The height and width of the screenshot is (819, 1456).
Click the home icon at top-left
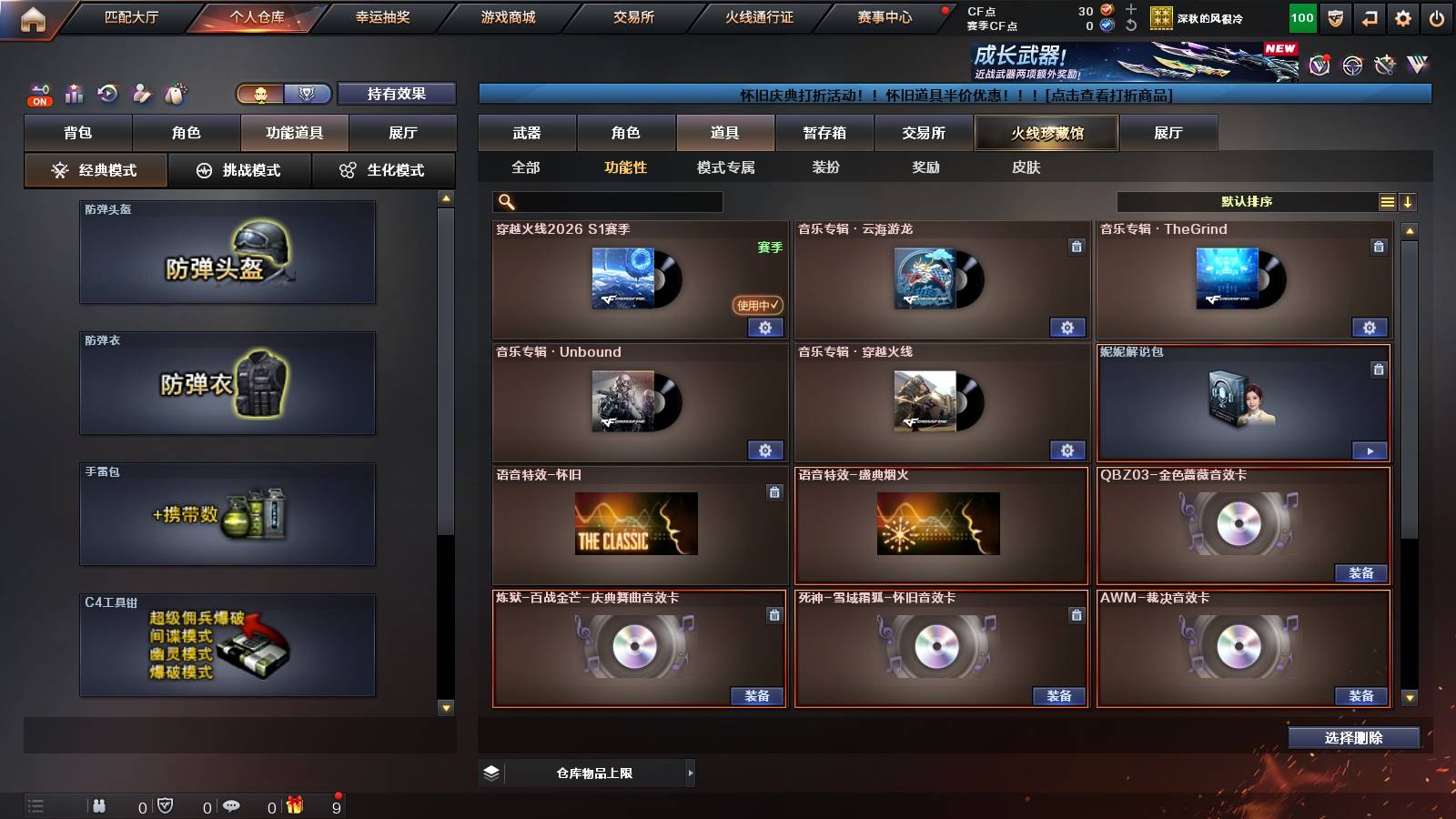(x=33, y=15)
